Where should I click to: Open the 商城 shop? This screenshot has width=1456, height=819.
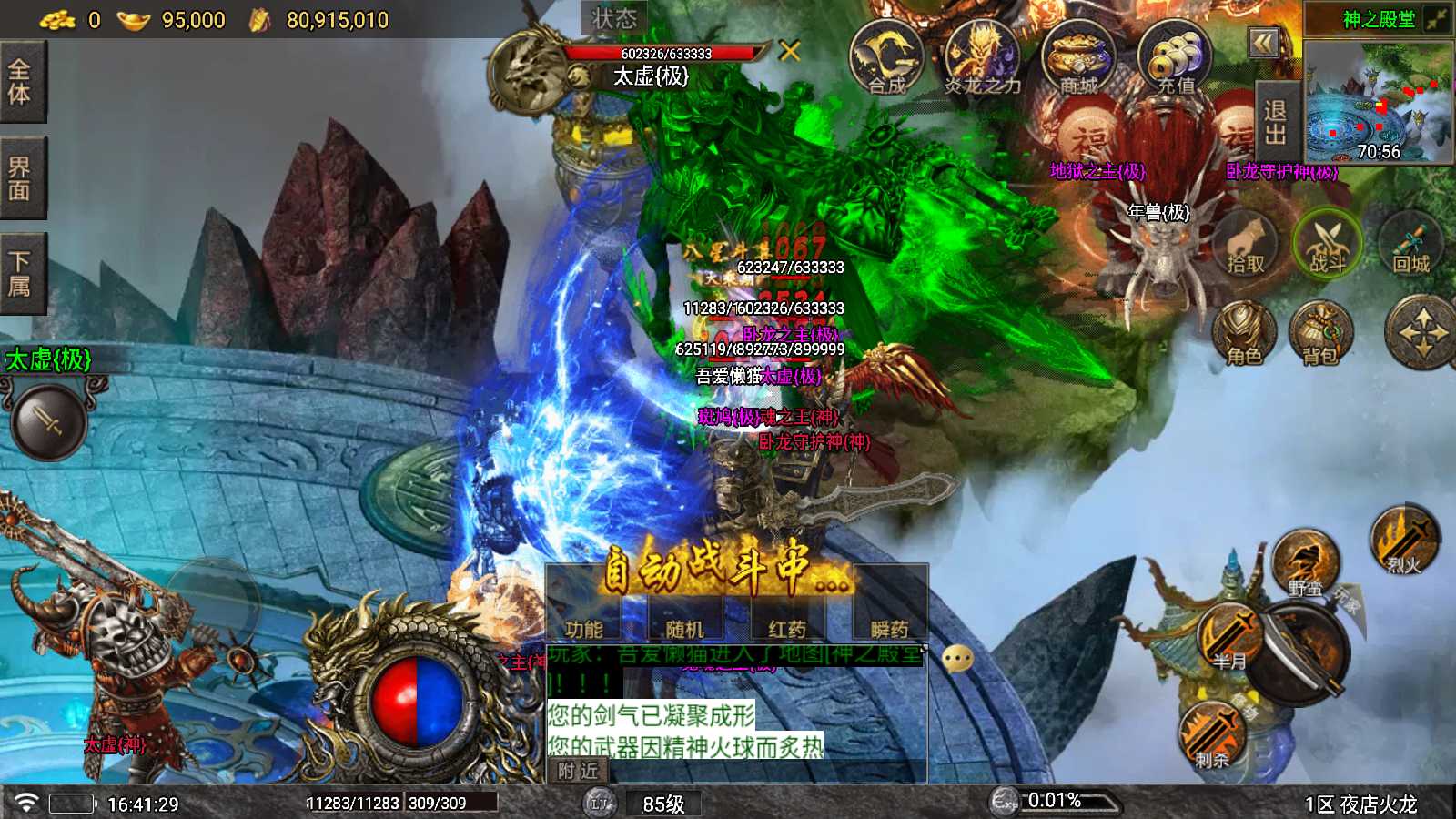[1078, 58]
